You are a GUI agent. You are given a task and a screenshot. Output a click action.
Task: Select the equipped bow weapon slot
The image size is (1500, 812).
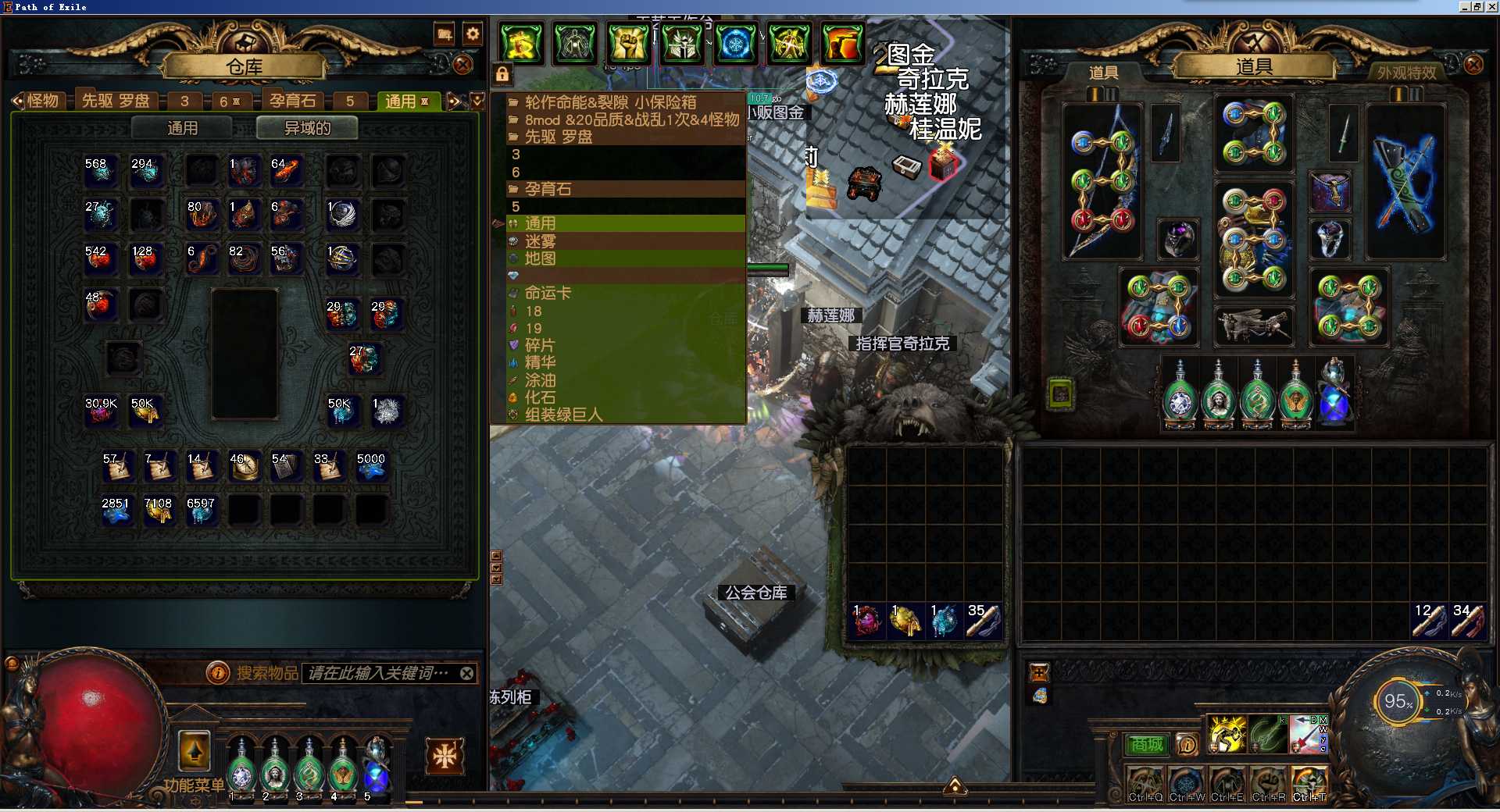point(1102,181)
